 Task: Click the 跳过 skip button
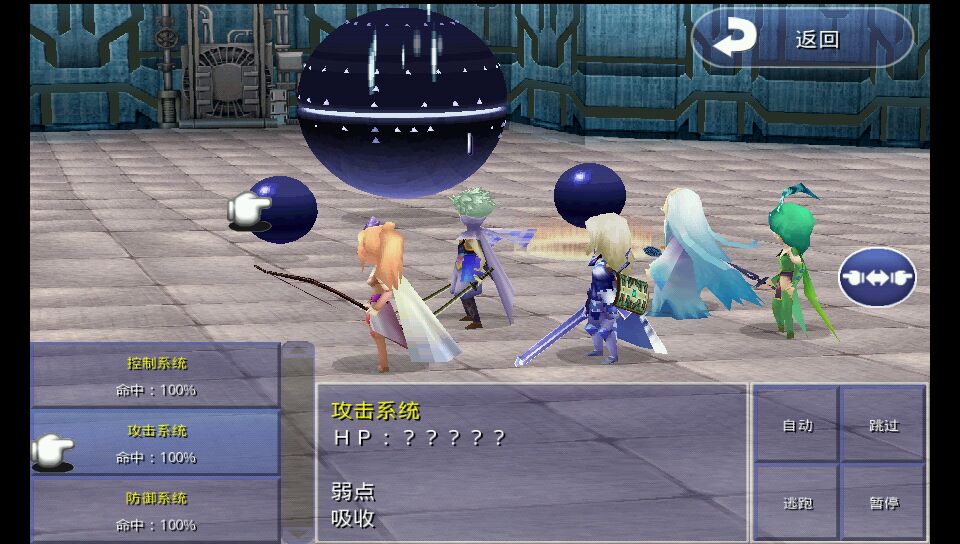(x=883, y=425)
